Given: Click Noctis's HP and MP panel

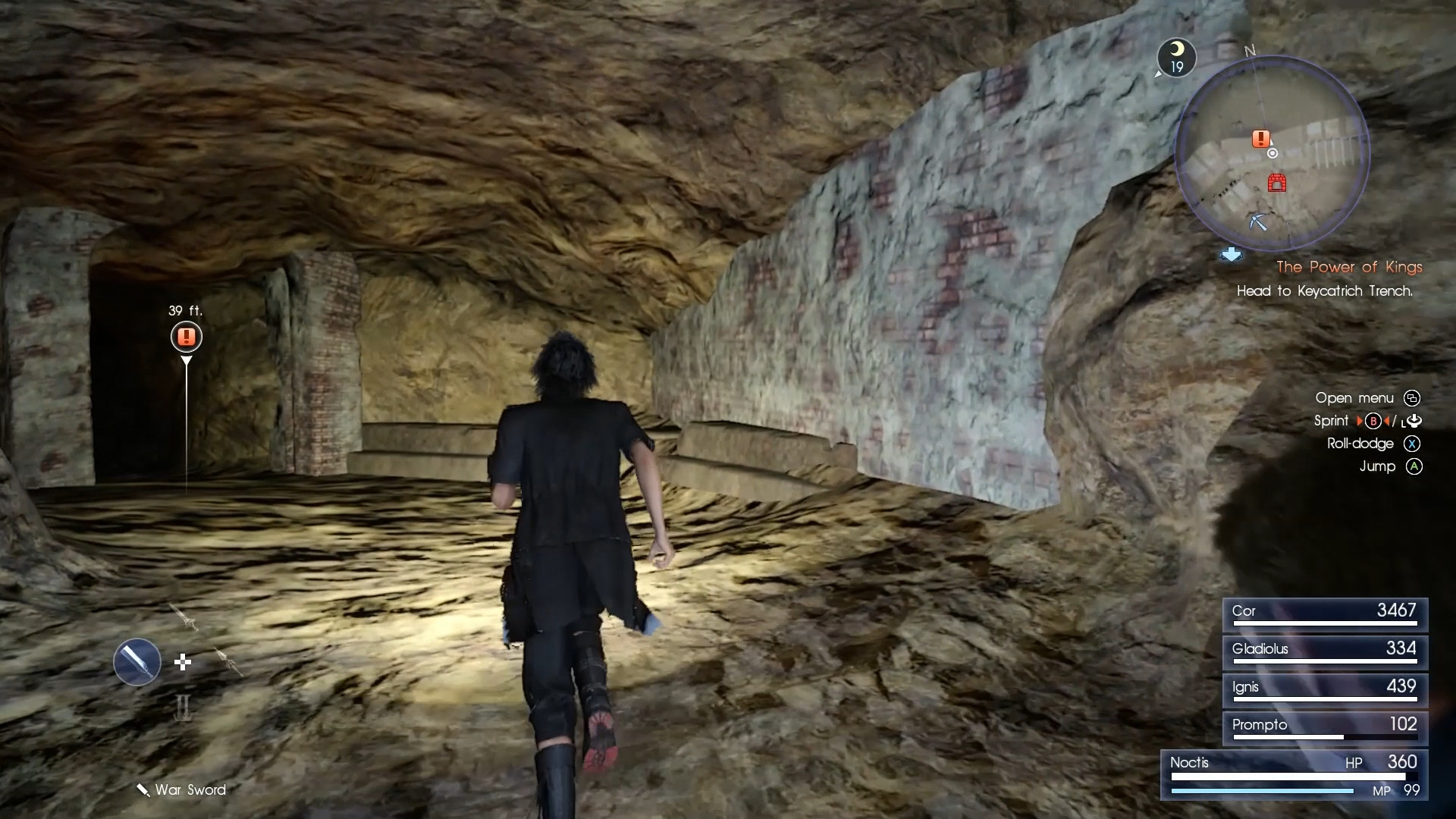Looking at the screenshot, I should (1294, 775).
